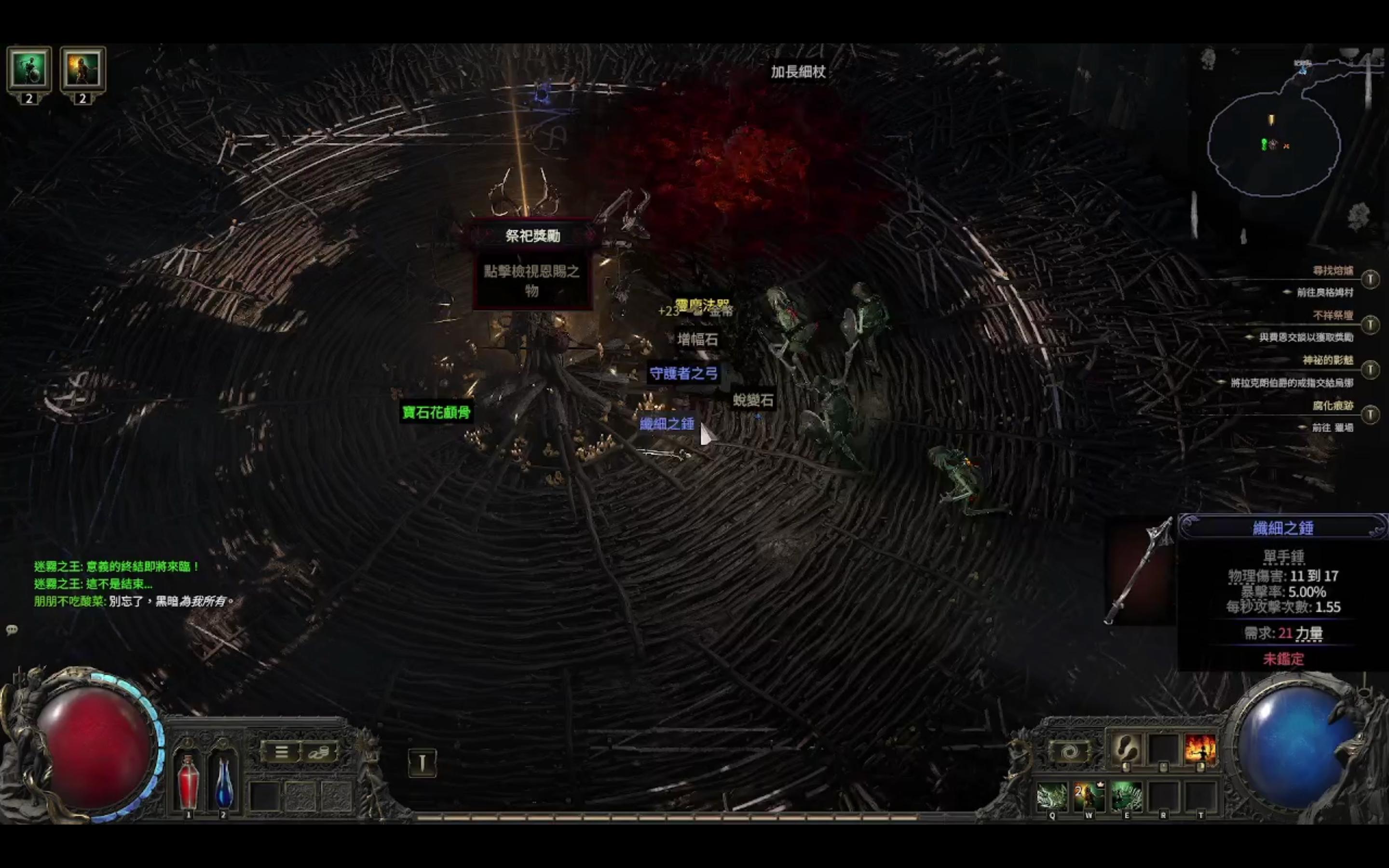Pick up the 纖細之錘 item label

pos(667,424)
